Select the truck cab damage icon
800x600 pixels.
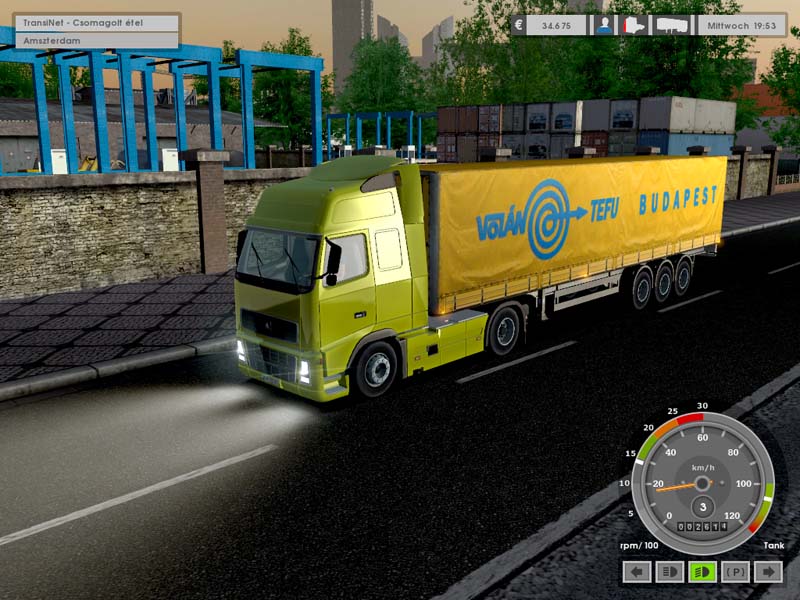click(635, 26)
